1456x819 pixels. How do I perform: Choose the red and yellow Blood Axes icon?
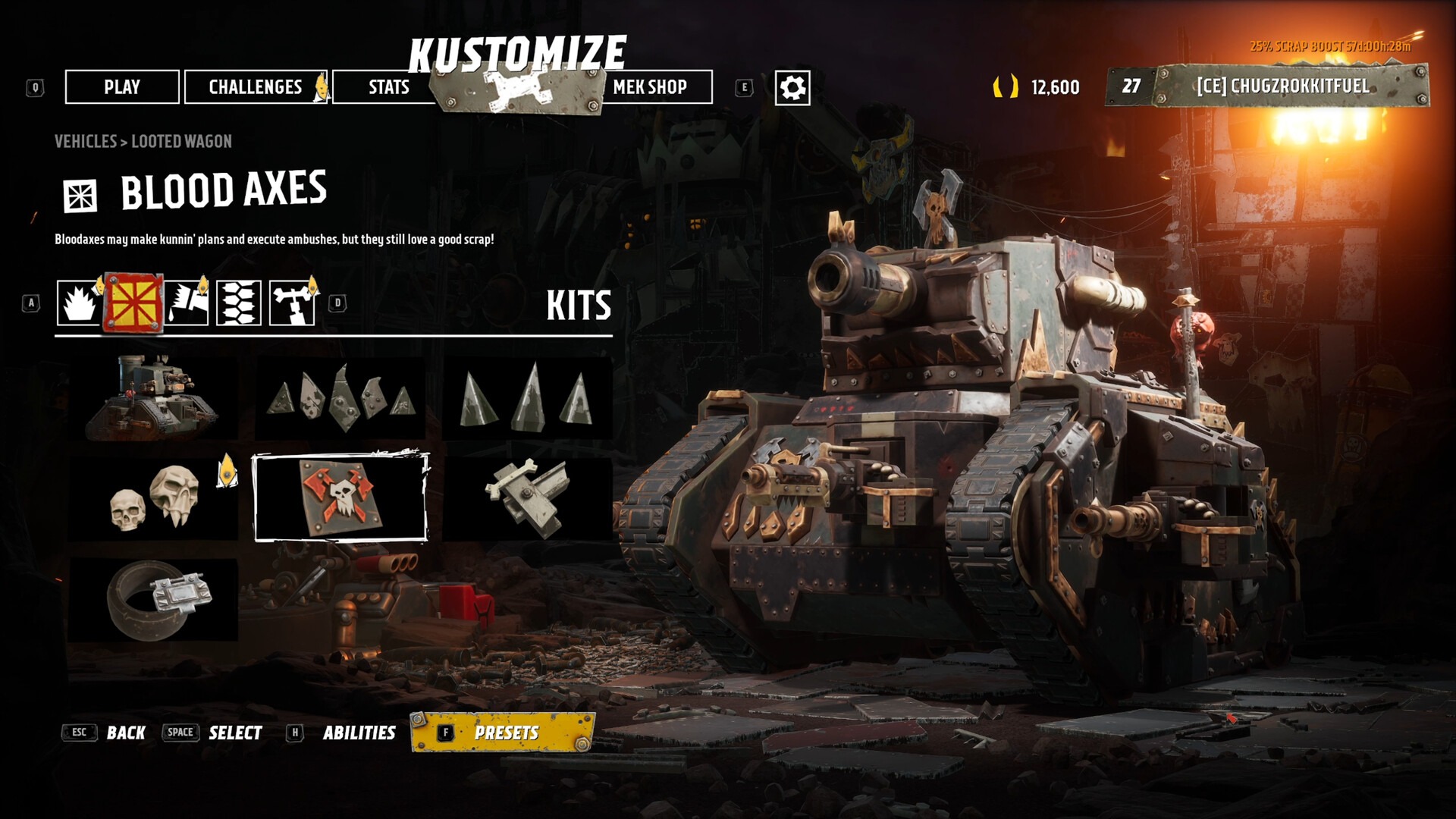pyautogui.click(x=133, y=303)
